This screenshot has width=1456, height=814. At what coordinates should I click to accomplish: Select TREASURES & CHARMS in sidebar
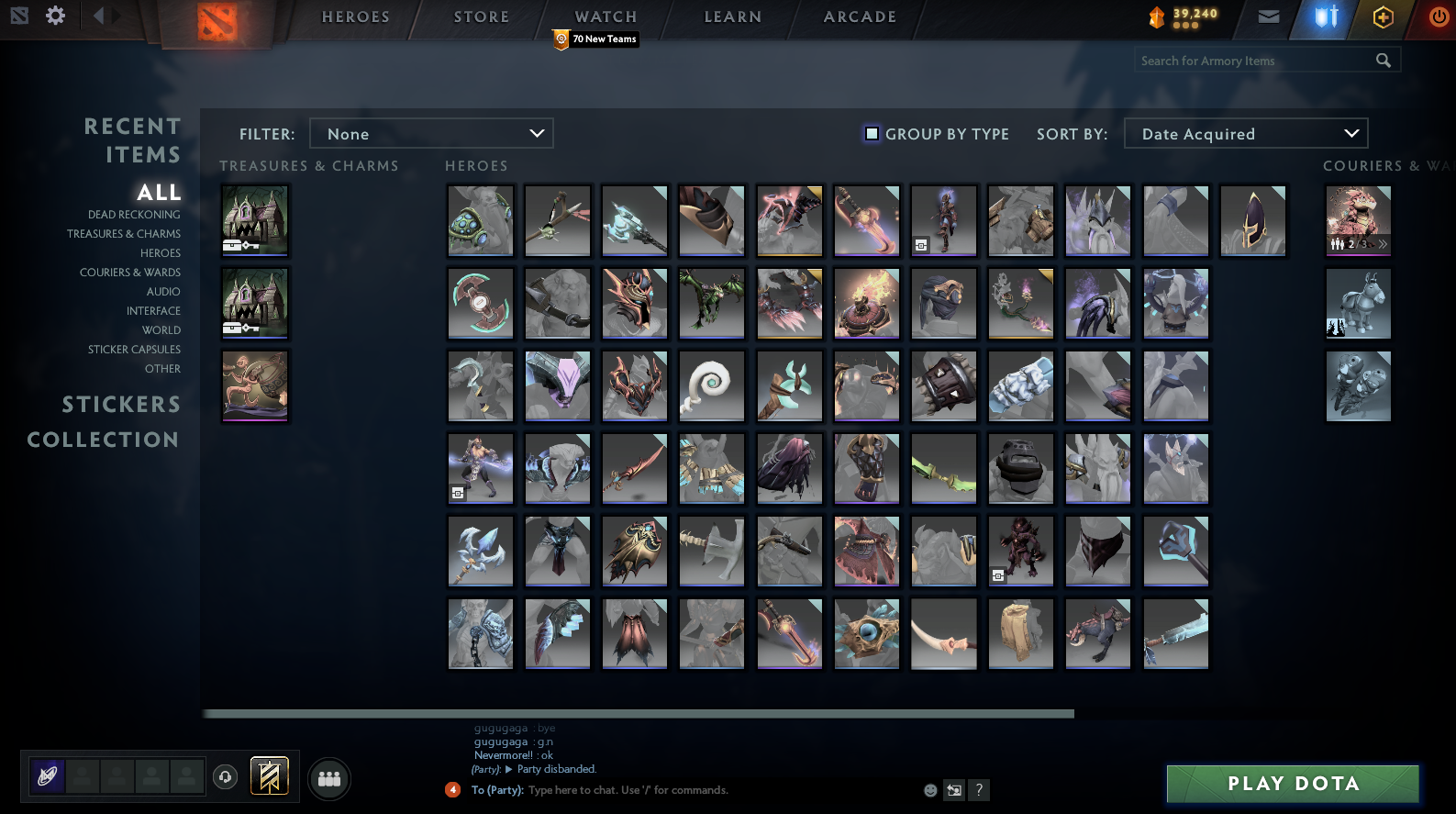point(124,233)
